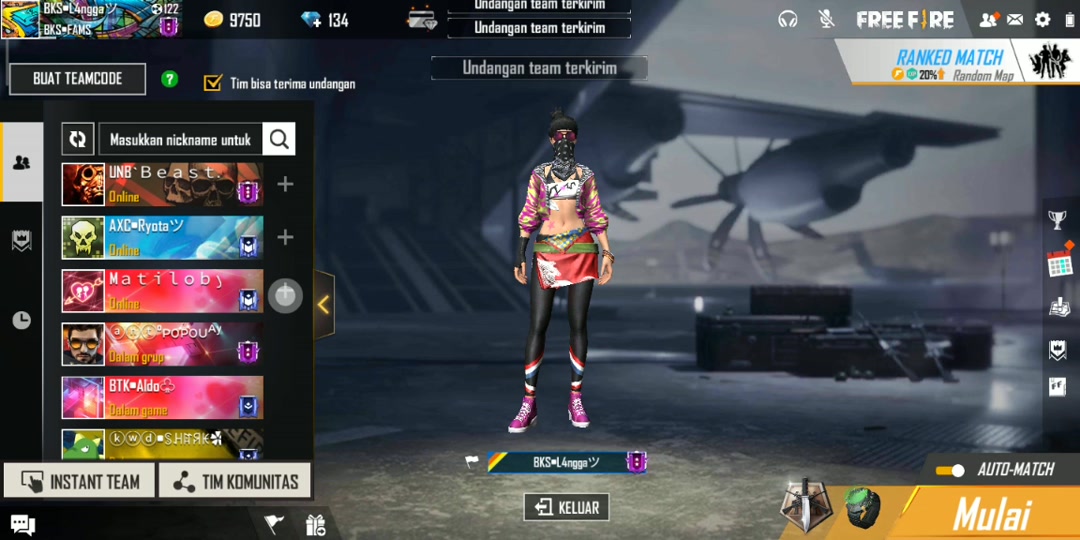Image resolution: width=1080 pixels, height=540 pixels.
Task: Collapse friends panel with yellow arrow
Action: coord(323,305)
